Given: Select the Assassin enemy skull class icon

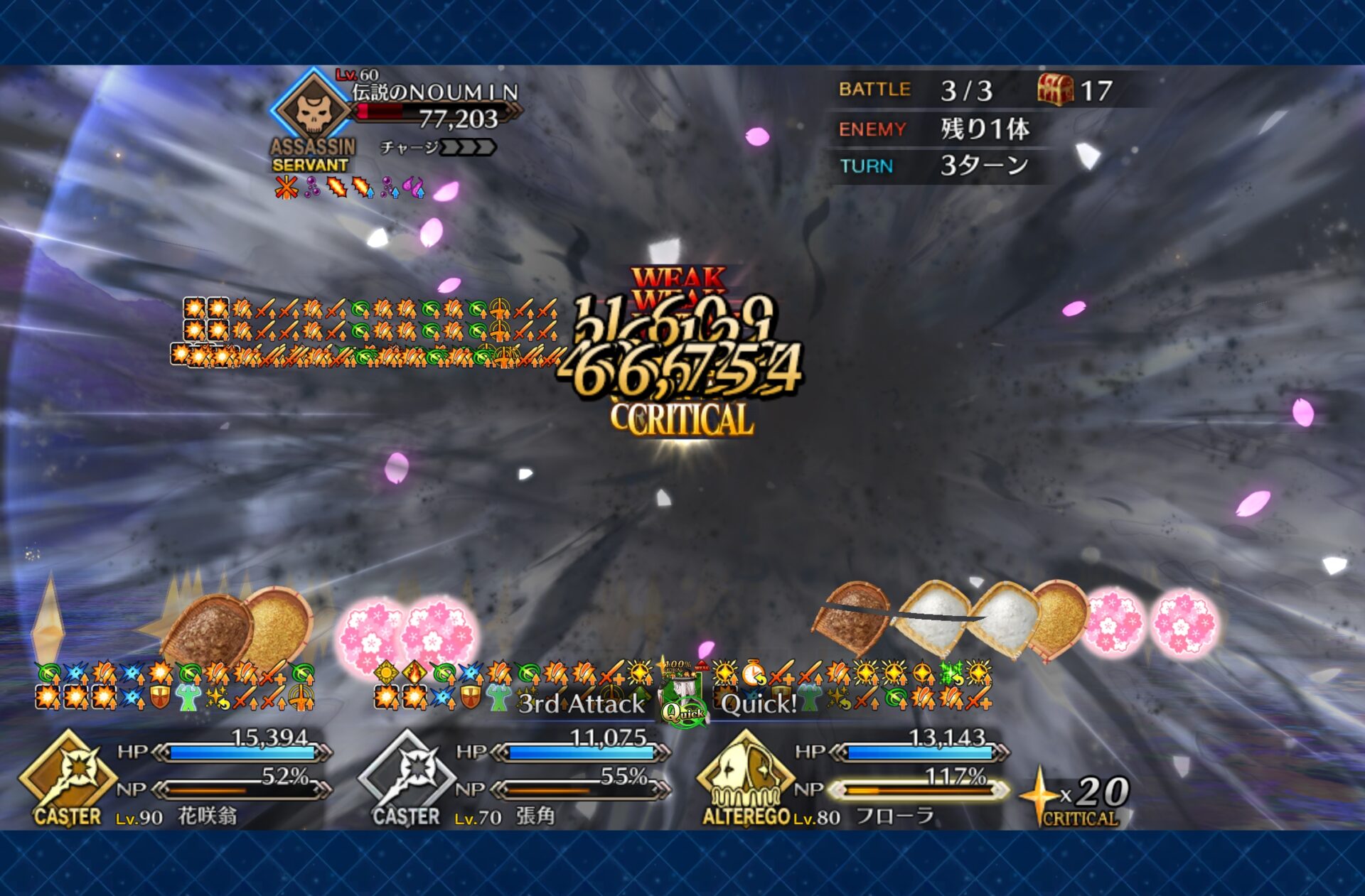Looking at the screenshot, I should click(x=311, y=110).
